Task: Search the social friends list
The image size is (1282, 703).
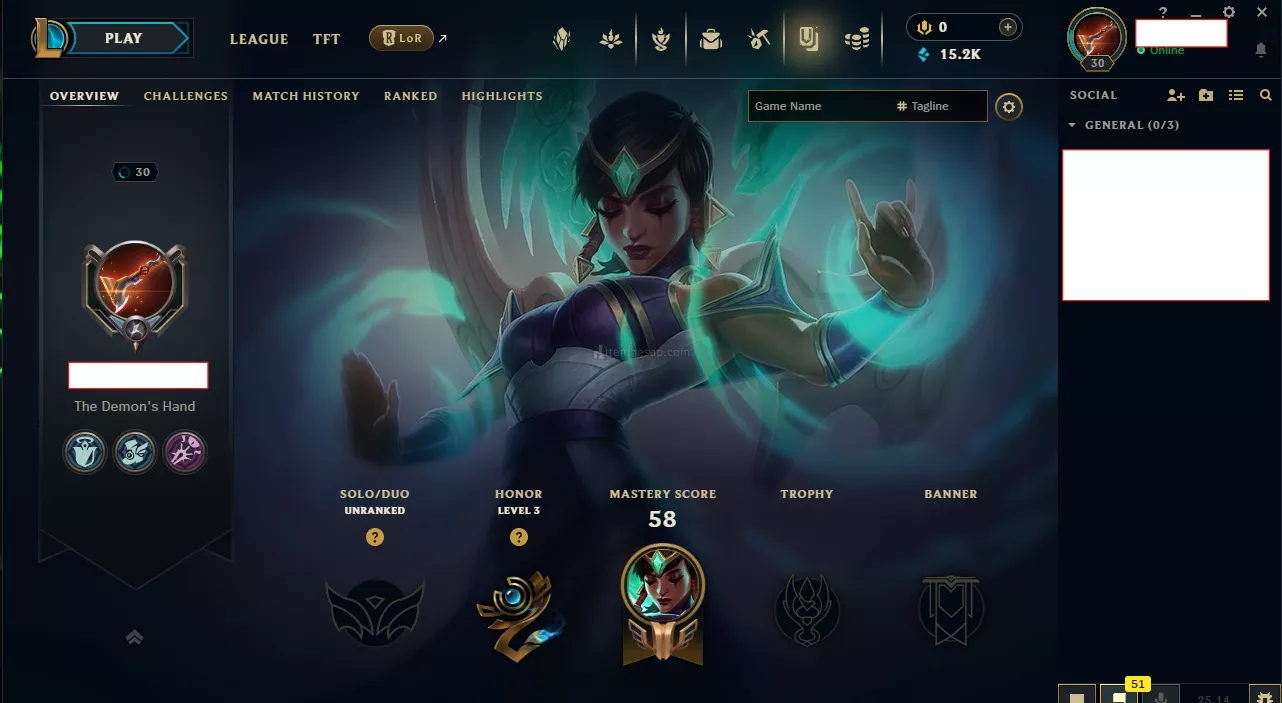Action: tap(1266, 95)
